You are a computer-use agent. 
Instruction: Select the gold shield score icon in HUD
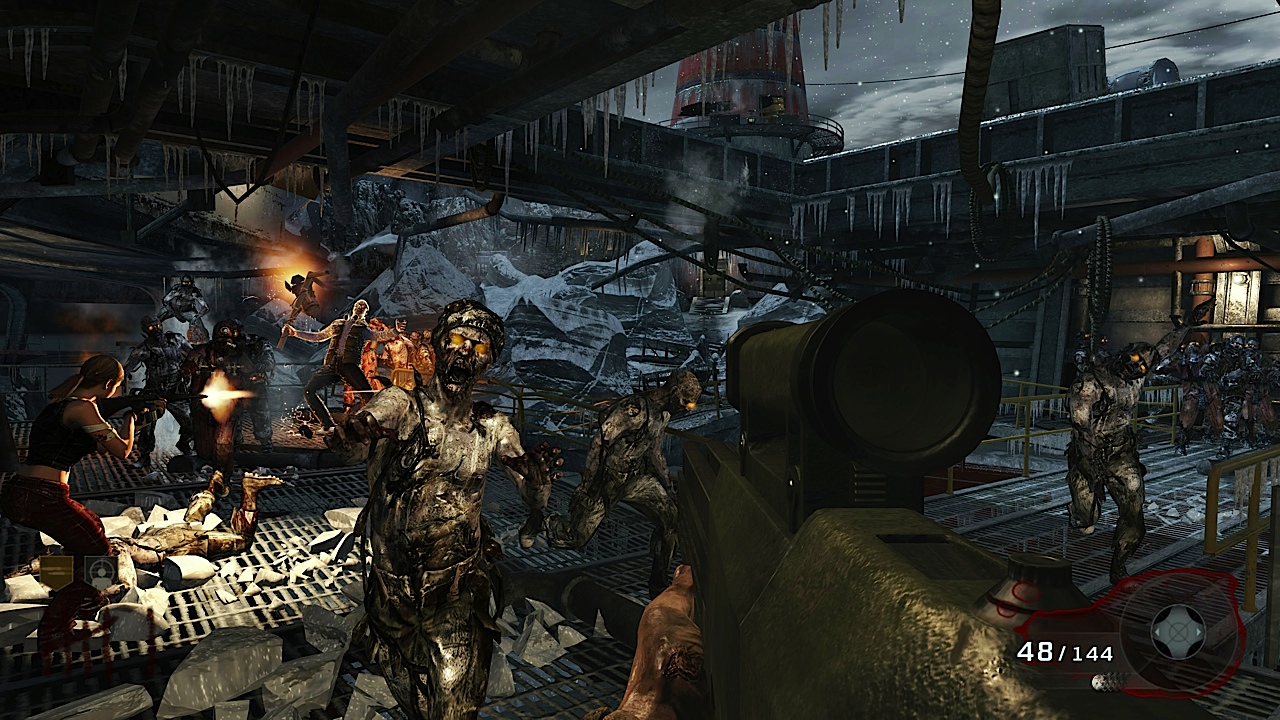click(x=58, y=573)
